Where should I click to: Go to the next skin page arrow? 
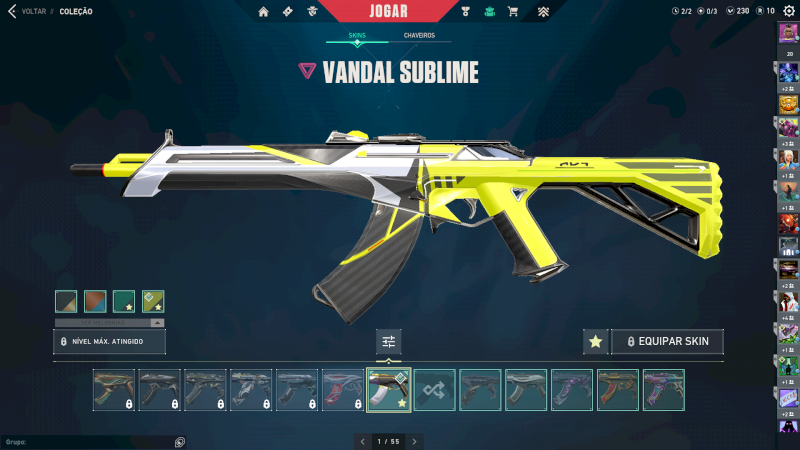pos(415,441)
